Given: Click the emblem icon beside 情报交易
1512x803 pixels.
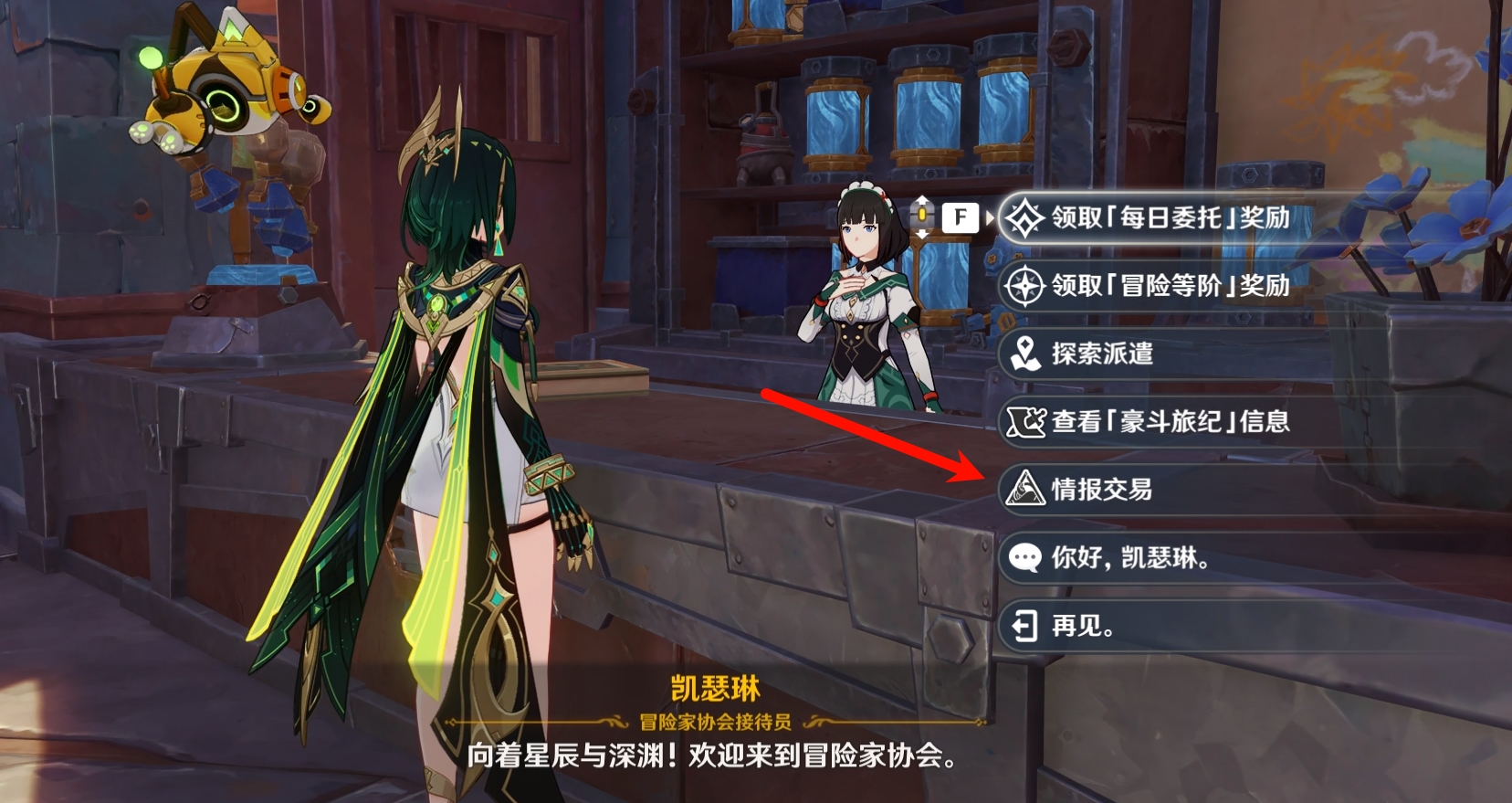Looking at the screenshot, I should [1024, 490].
